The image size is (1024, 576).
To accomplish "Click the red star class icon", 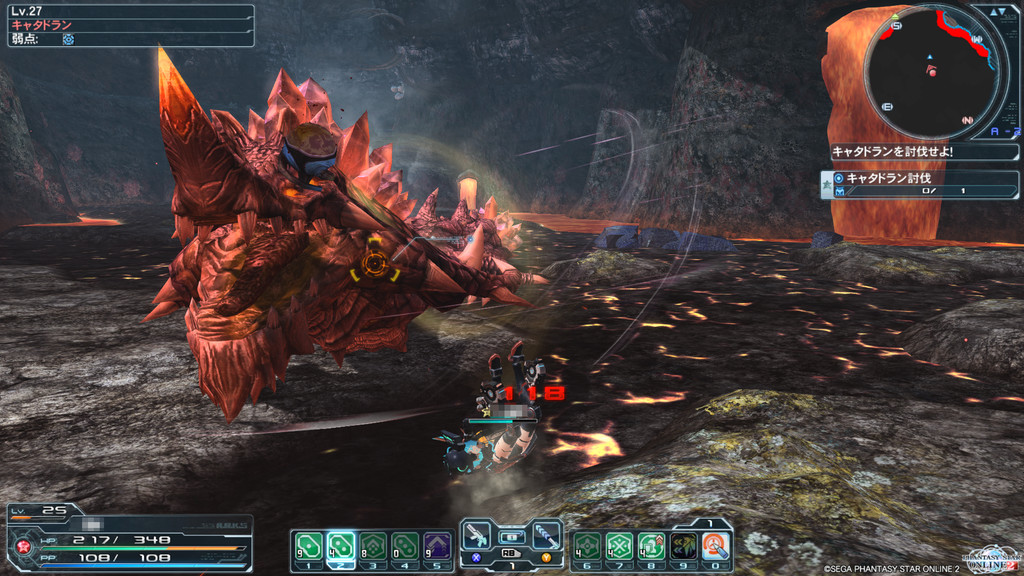I will (21, 546).
